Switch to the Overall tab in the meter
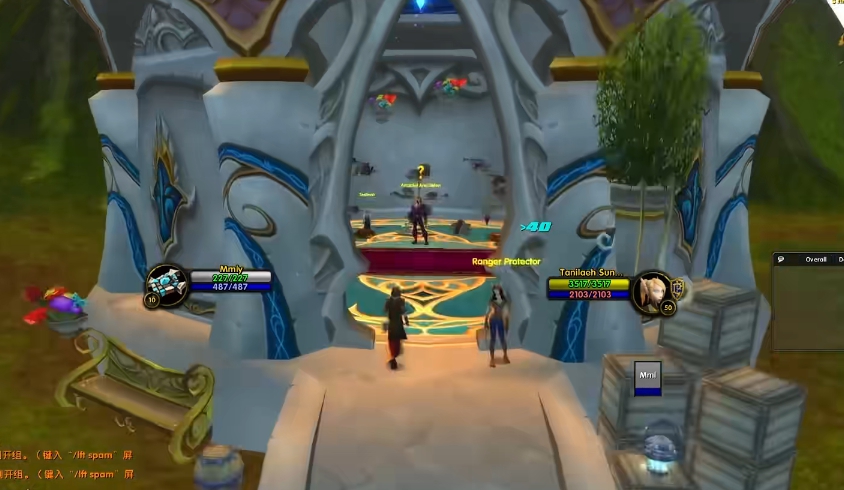Viewport: 844px width, 490px height. pyautogui.click(x=815, y=259)
